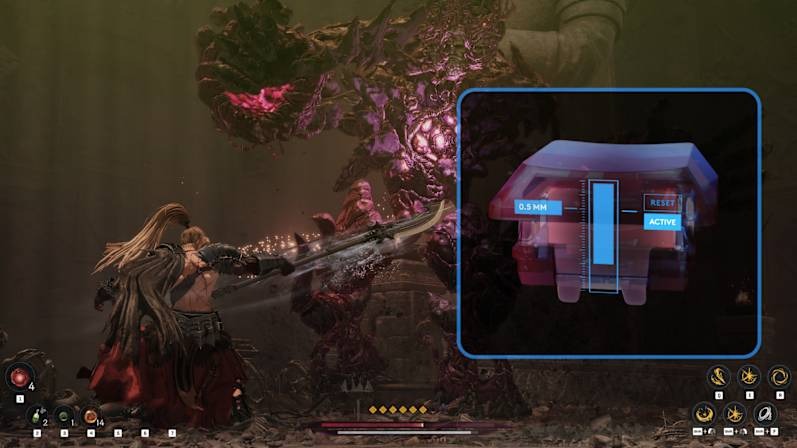The height and width of the screenshot is (448, 797).
Task: Select the orange orb item with 14 charges
Action: (x=90, y=415)
